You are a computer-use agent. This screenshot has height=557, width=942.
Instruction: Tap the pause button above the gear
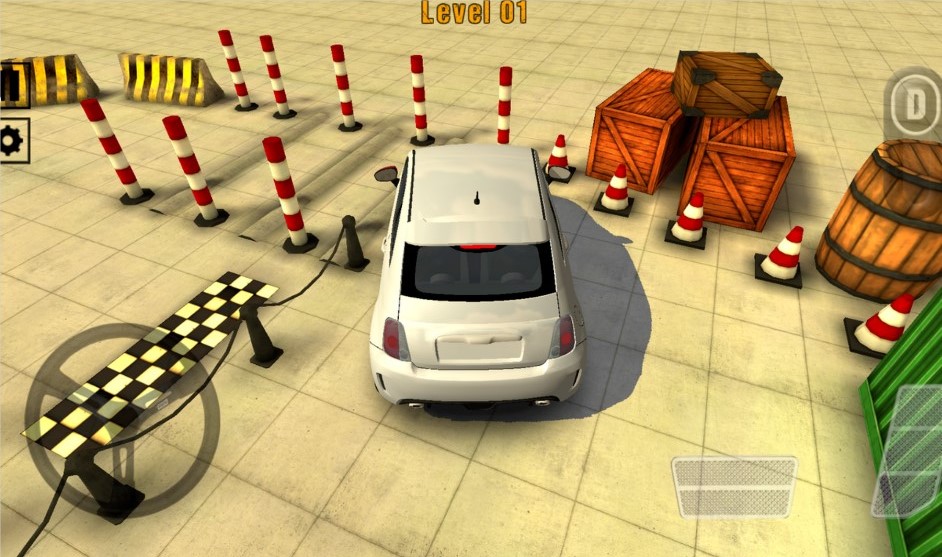pos(10,85)
